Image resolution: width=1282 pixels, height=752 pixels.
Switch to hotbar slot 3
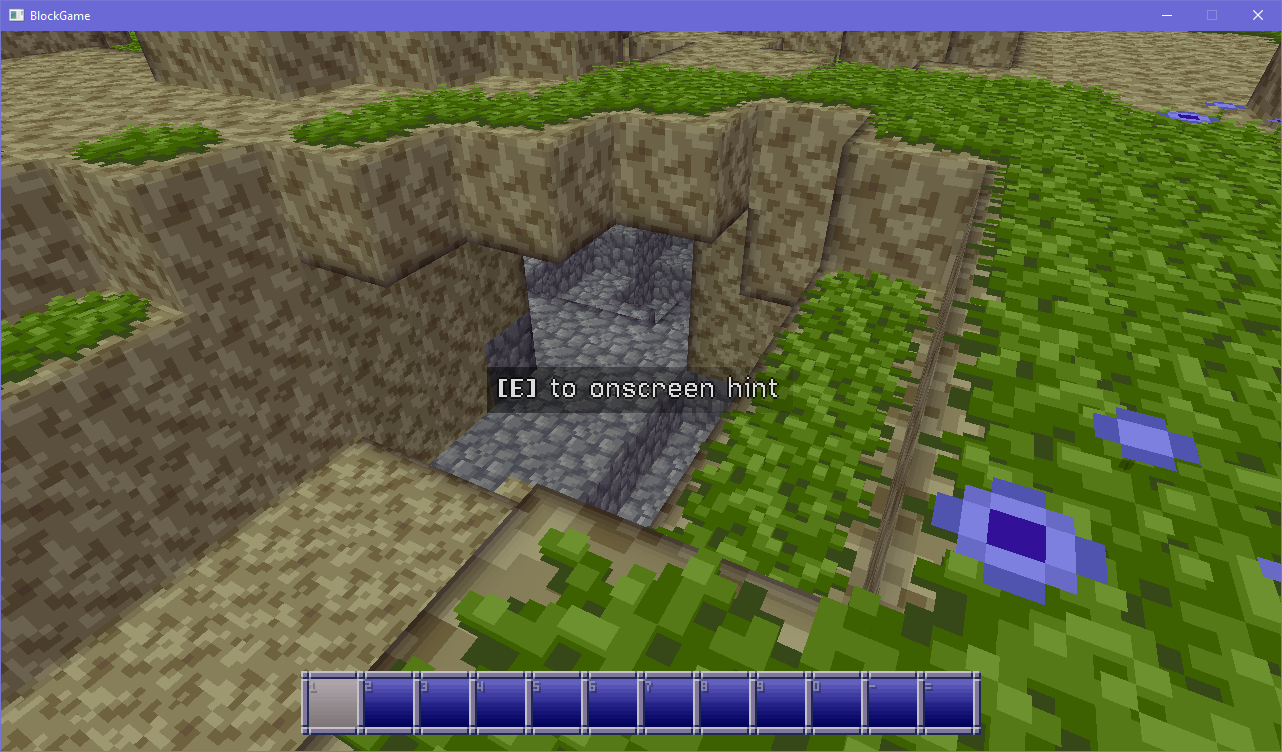click(x=445, y=703)
